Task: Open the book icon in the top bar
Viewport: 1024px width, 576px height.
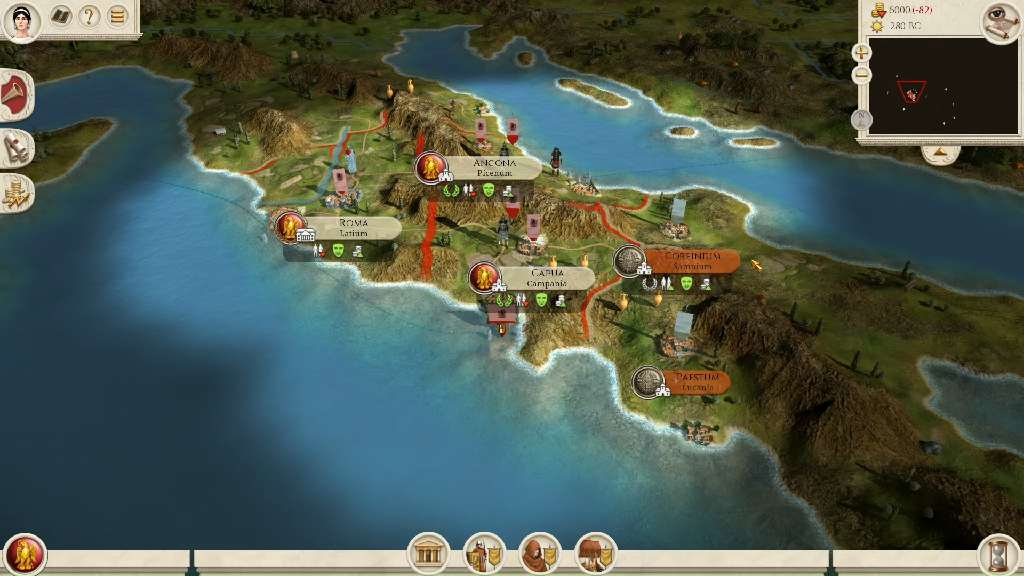Action: pyautogui.click(x=61, y=16)
